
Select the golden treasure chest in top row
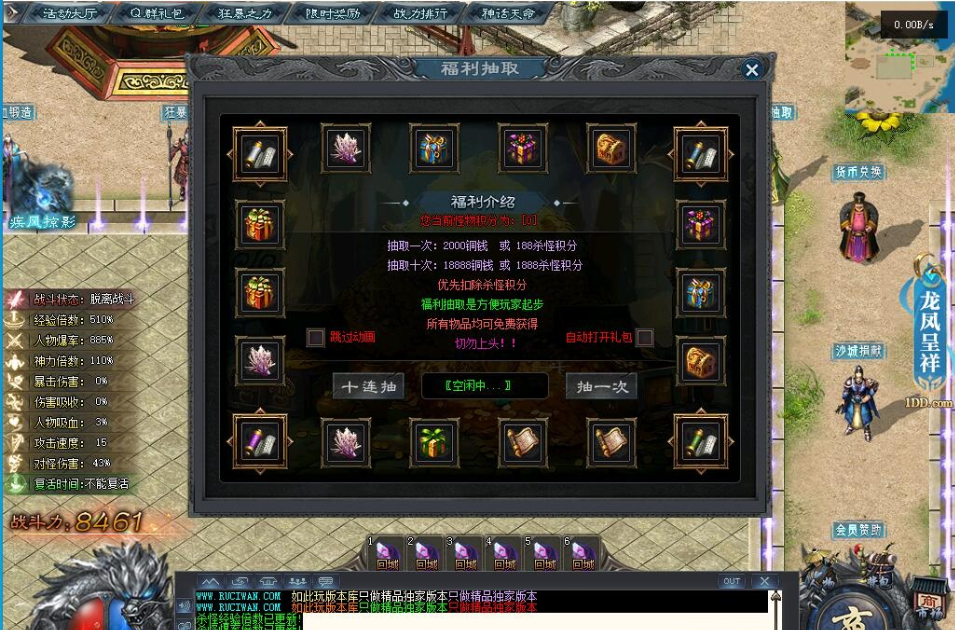[x=611, y=148]
